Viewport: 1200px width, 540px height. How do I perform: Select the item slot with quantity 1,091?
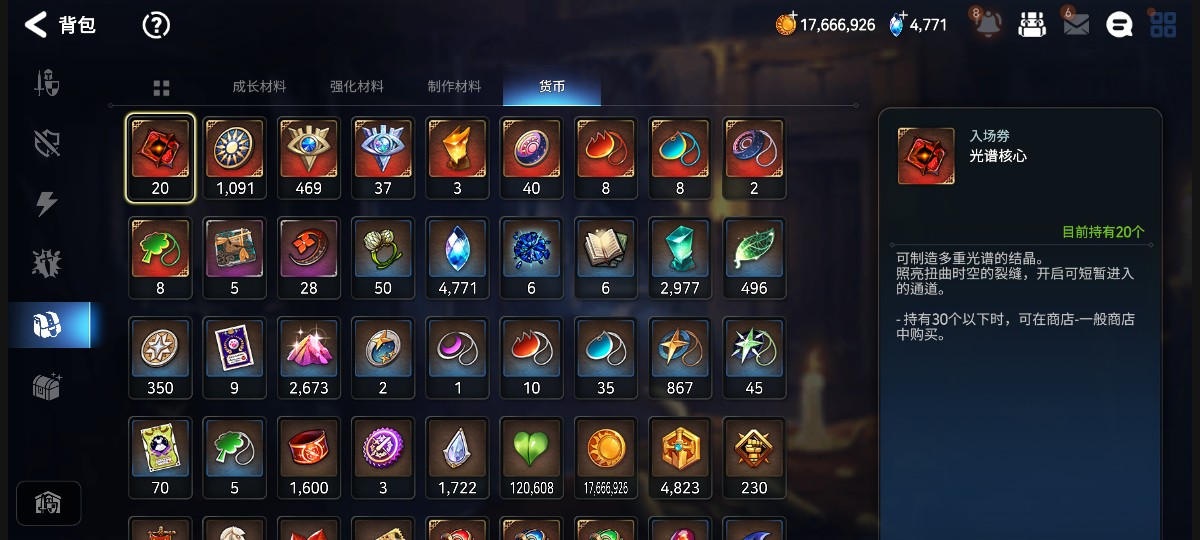point(235,158)
